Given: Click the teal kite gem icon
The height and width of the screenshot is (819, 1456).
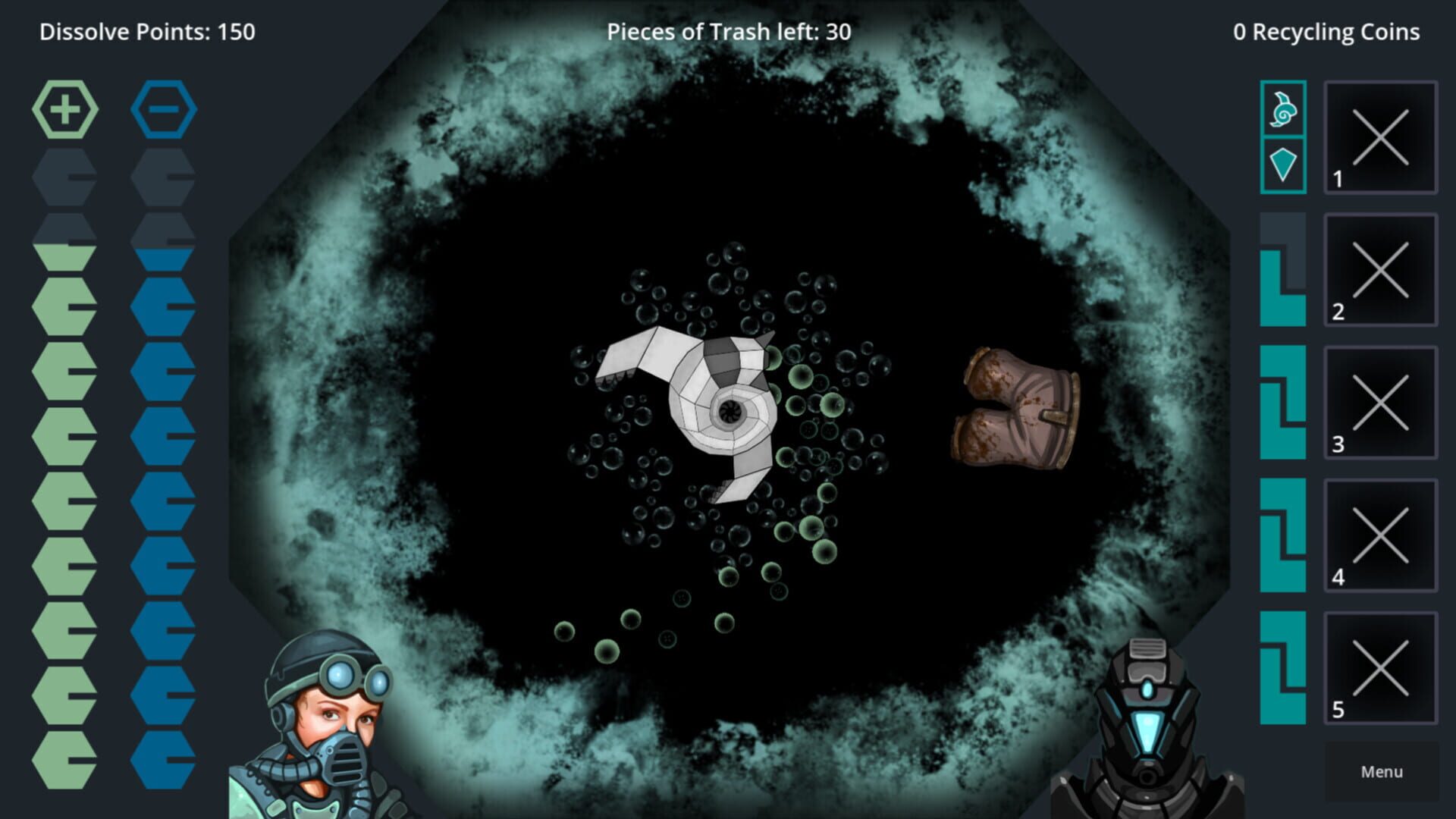Looking at the screenshot, I should 1283,163.
